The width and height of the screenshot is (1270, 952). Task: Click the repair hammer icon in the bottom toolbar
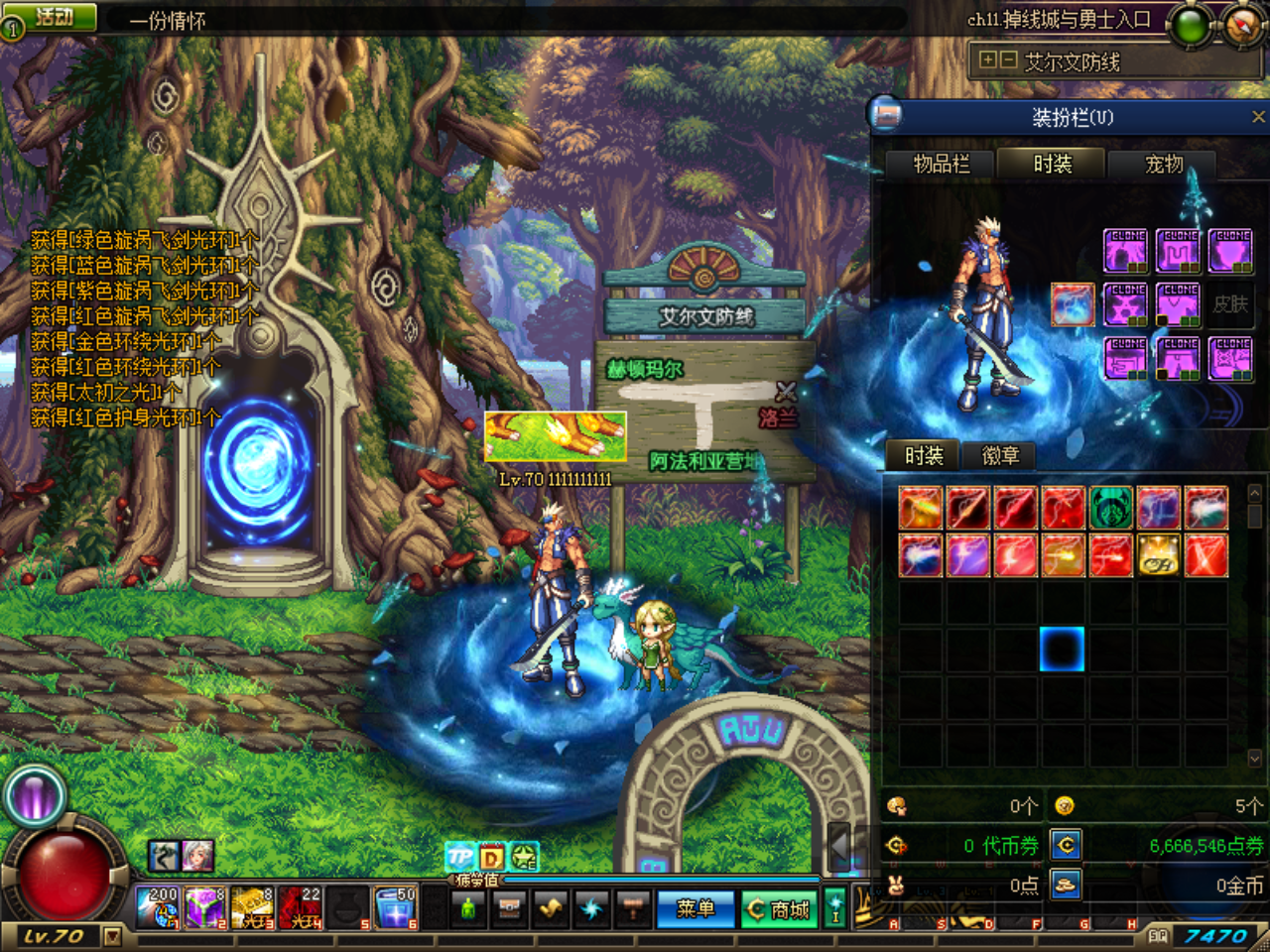pyautogui.click(x=632, y=908)
